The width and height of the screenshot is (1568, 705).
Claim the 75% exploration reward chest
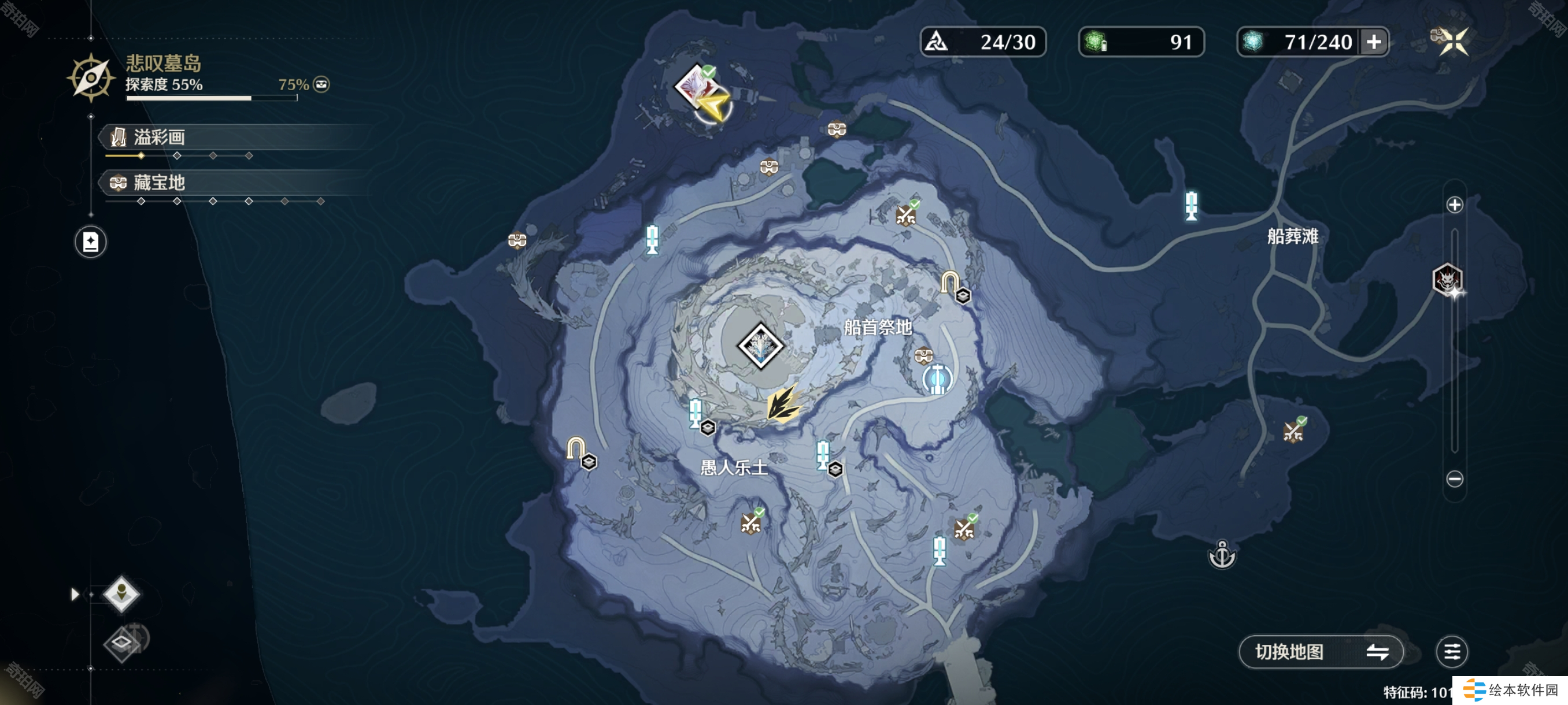click(x=321, y=84)
